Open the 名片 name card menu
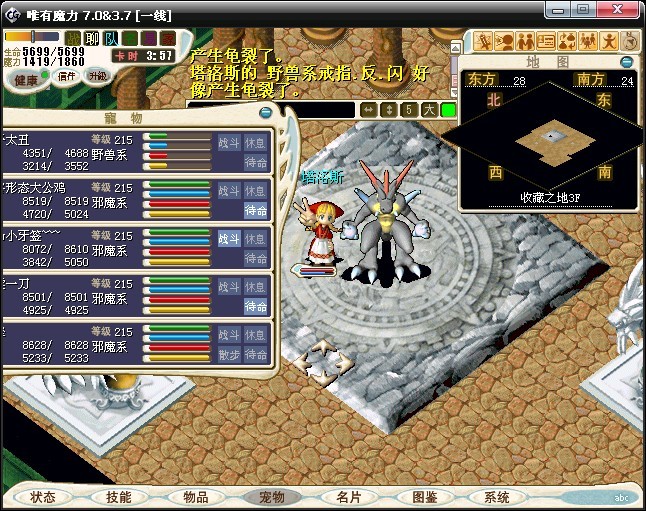 pos(348,497)
